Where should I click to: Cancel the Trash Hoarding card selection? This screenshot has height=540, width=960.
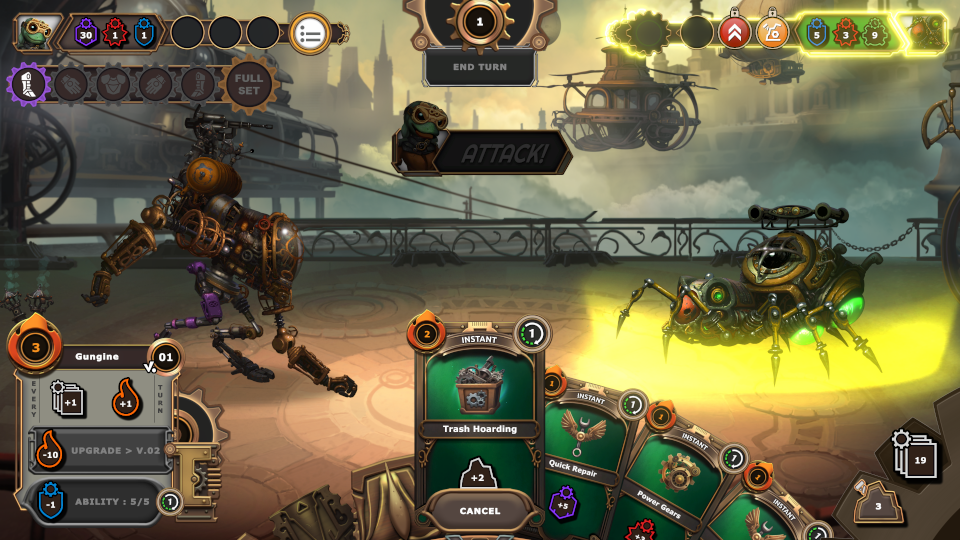(x=479, y=511)
